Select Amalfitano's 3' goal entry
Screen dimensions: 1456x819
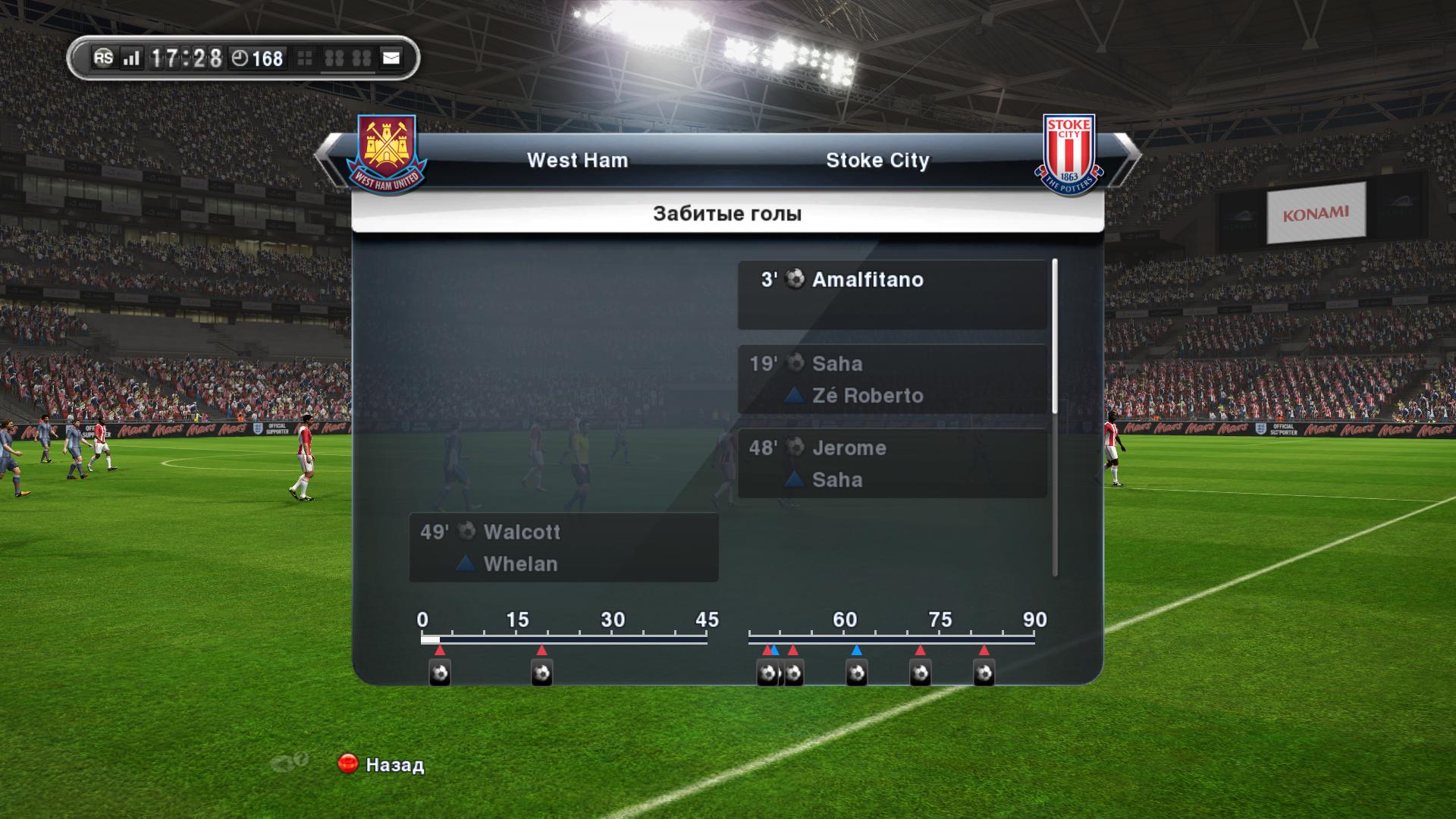(892, 294)
